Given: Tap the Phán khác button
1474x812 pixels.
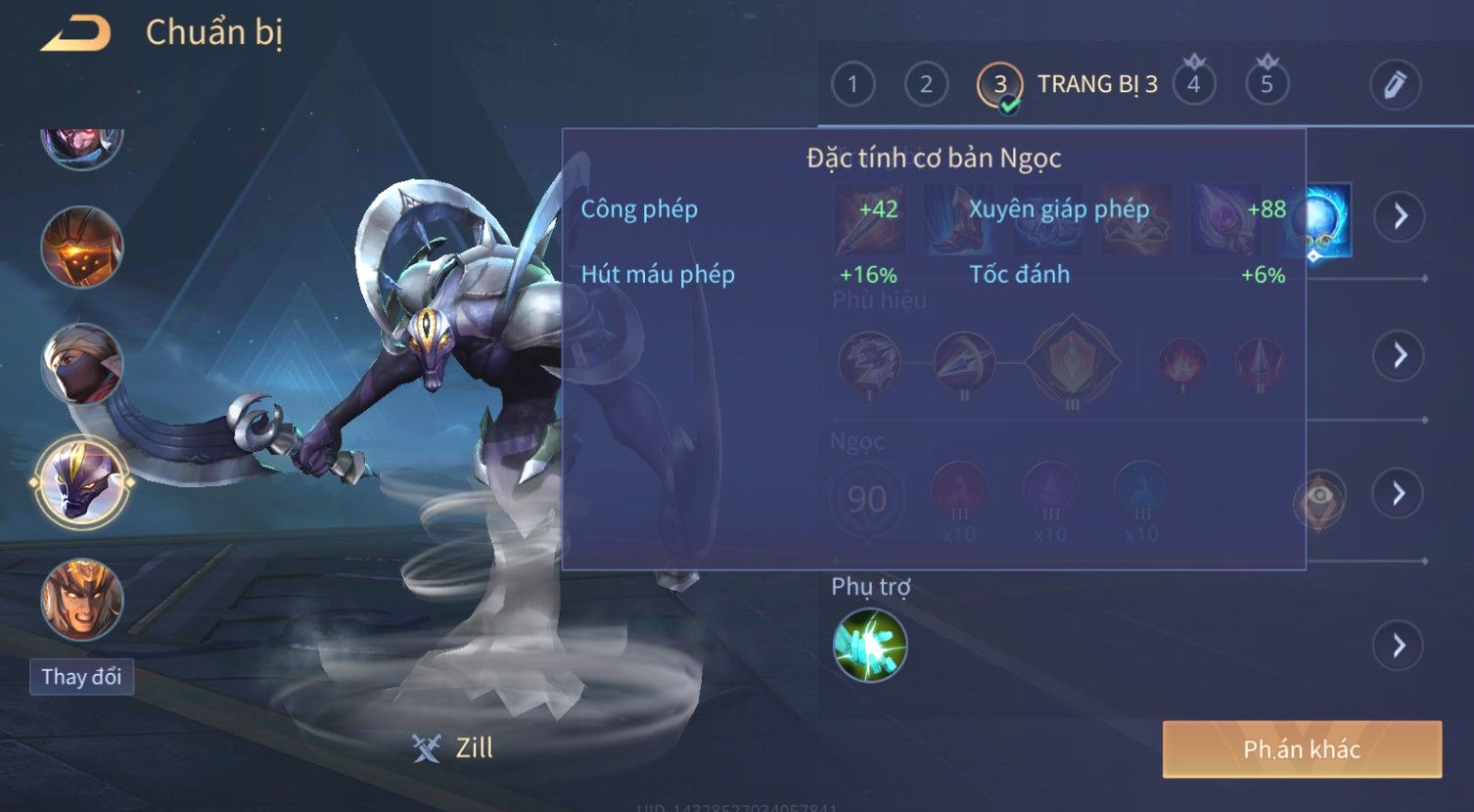Looking at the screenshot, I should pyautogui.click(x=1302, y=749).
